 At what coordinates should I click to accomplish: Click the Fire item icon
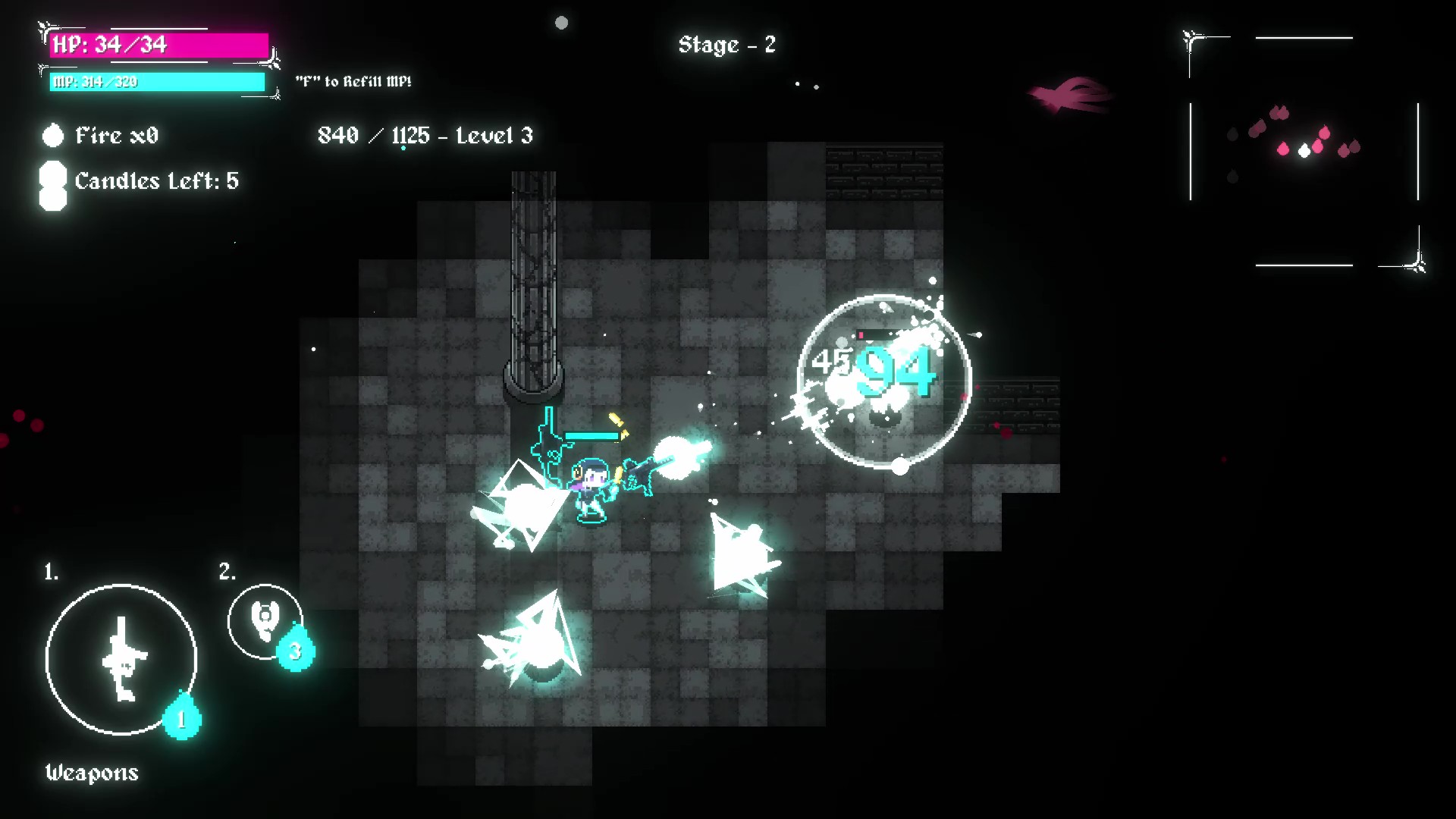pyautogui.click(x=53, y=136)
